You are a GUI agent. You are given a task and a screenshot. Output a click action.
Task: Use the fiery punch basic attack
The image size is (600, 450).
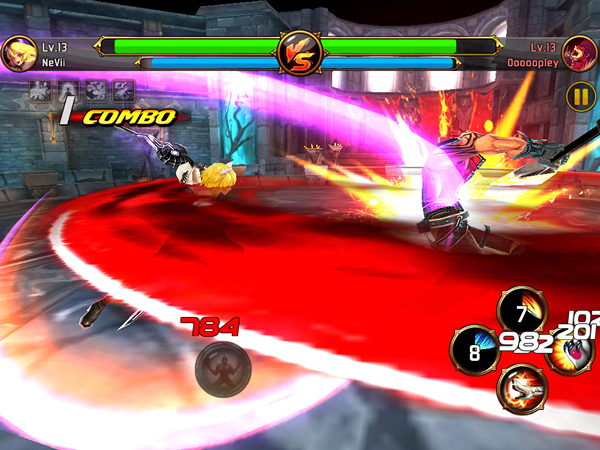[x=521, y=389]
